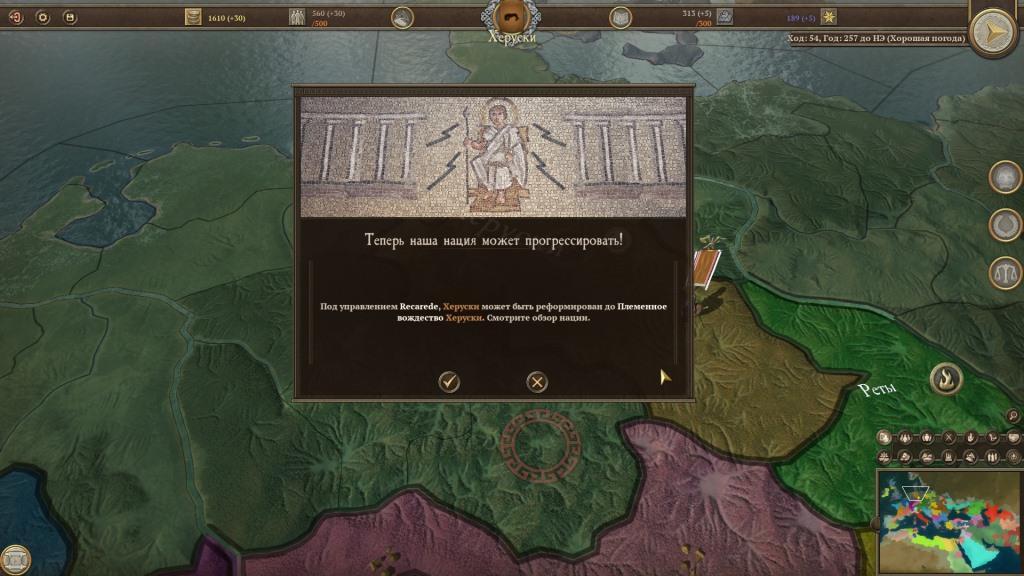
Task: Open the Херуски nation emblem overview
Action: 510,16
